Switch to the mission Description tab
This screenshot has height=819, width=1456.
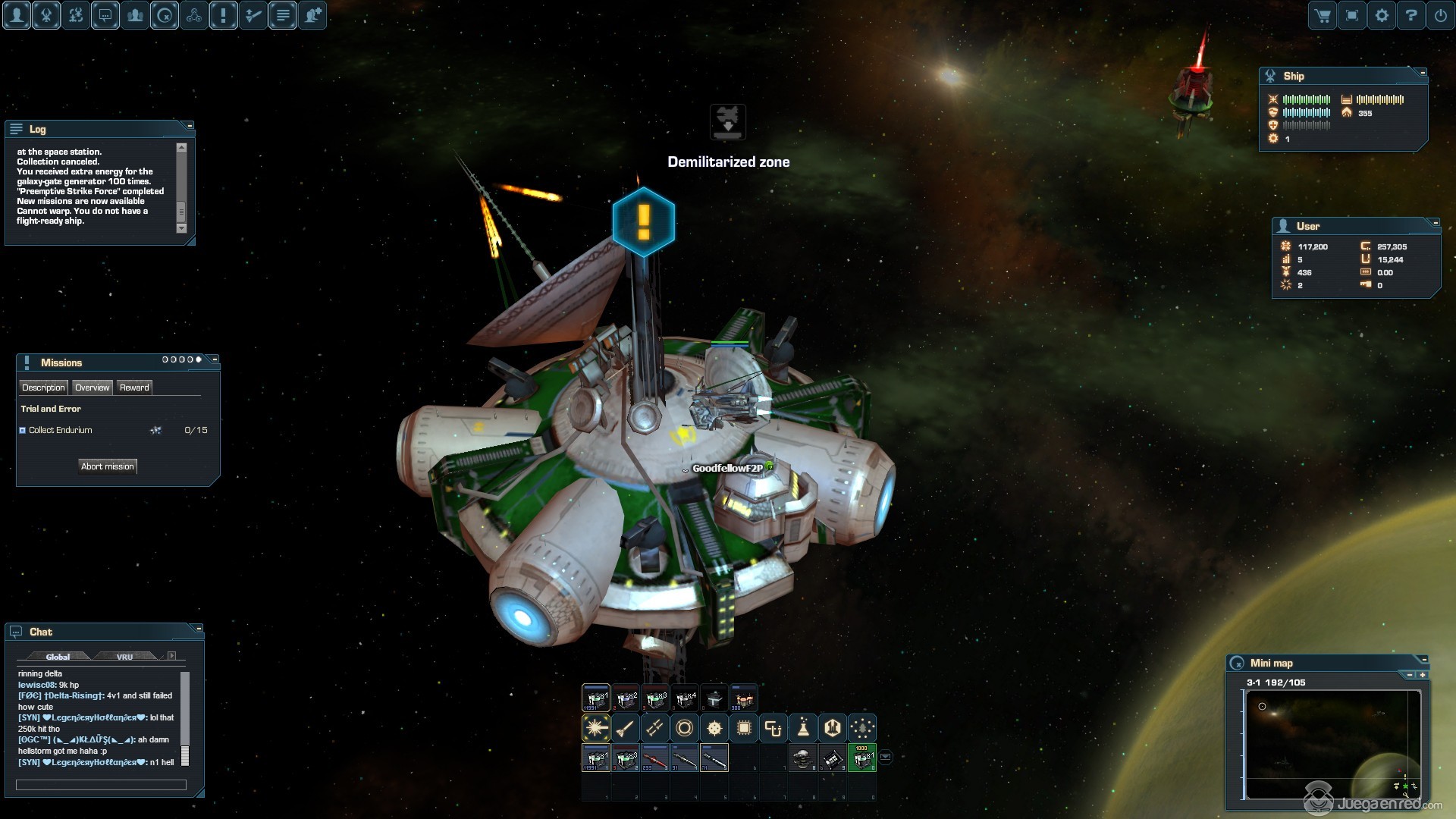pyautogui.click(x=43, y=388)
